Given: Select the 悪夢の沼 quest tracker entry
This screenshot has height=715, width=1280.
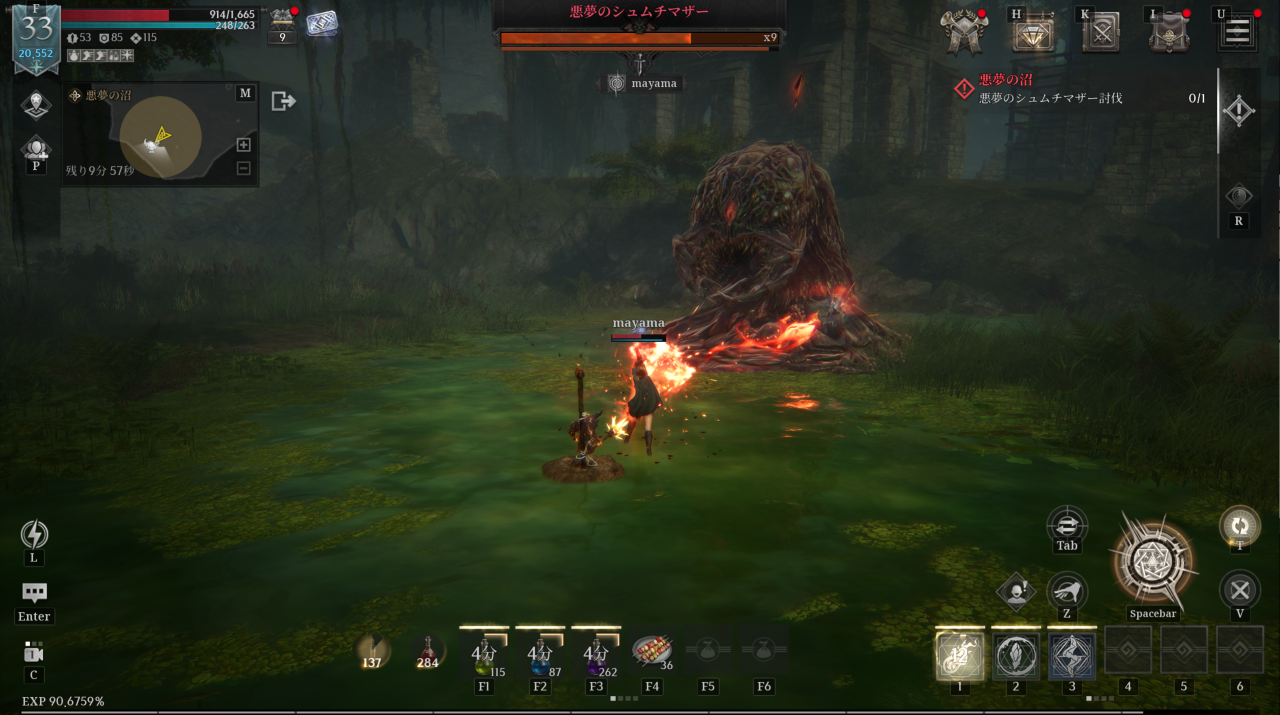Looking at the screenshot, I should point(1050,88).
